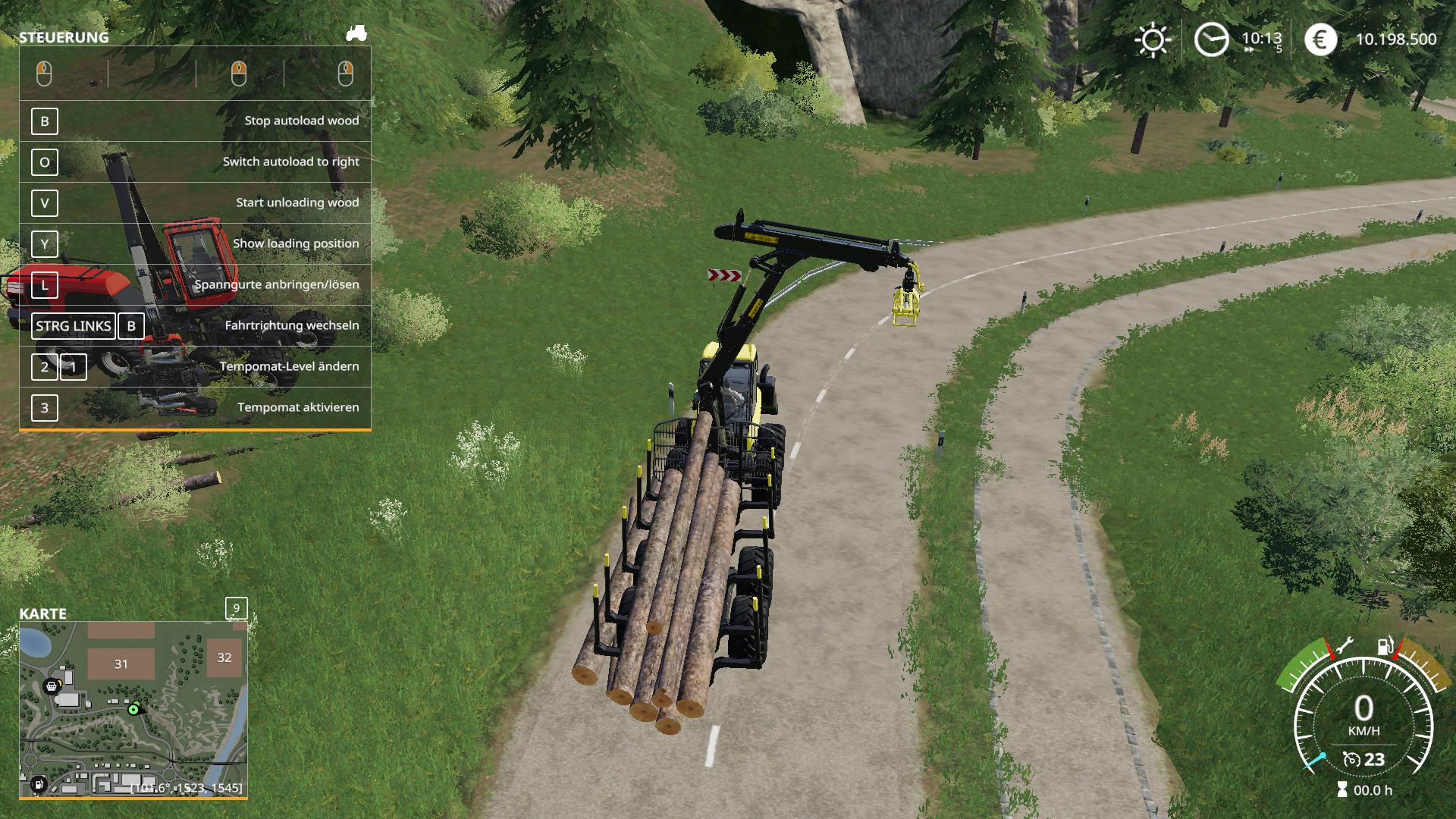Image resolution: width=1456 pixels, height=819 pixels.
Task: Click the sun weather icon
Action: tap(1152, 39)
